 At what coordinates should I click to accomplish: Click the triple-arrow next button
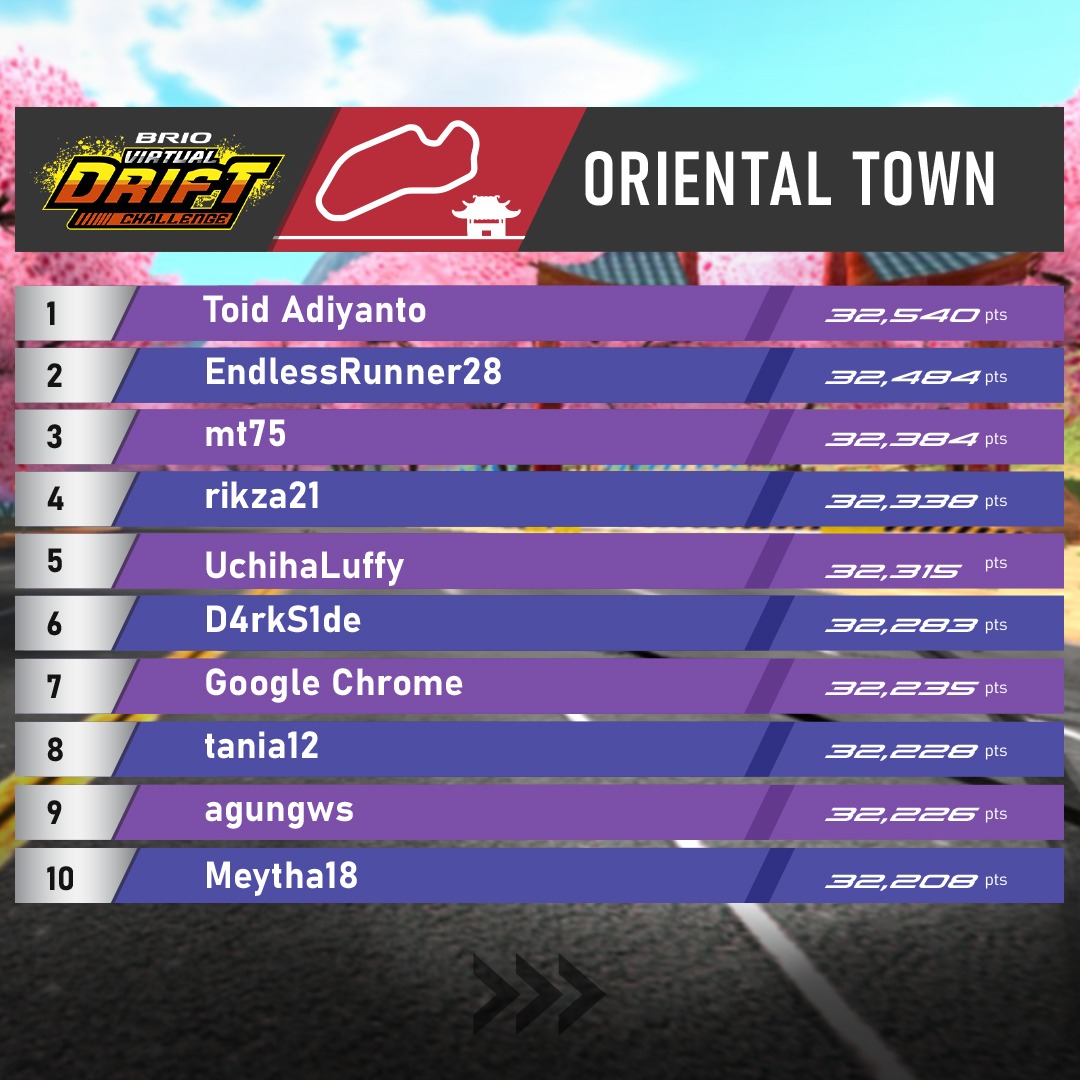point(539,992)
